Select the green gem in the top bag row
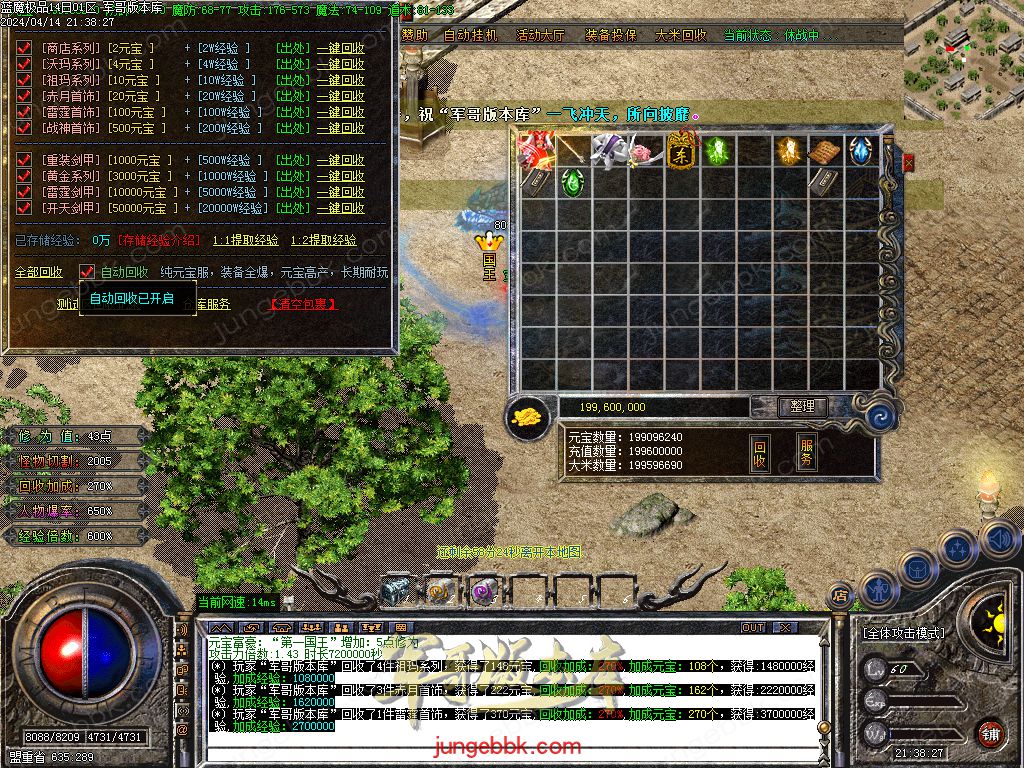 click(x=717, y=151)
